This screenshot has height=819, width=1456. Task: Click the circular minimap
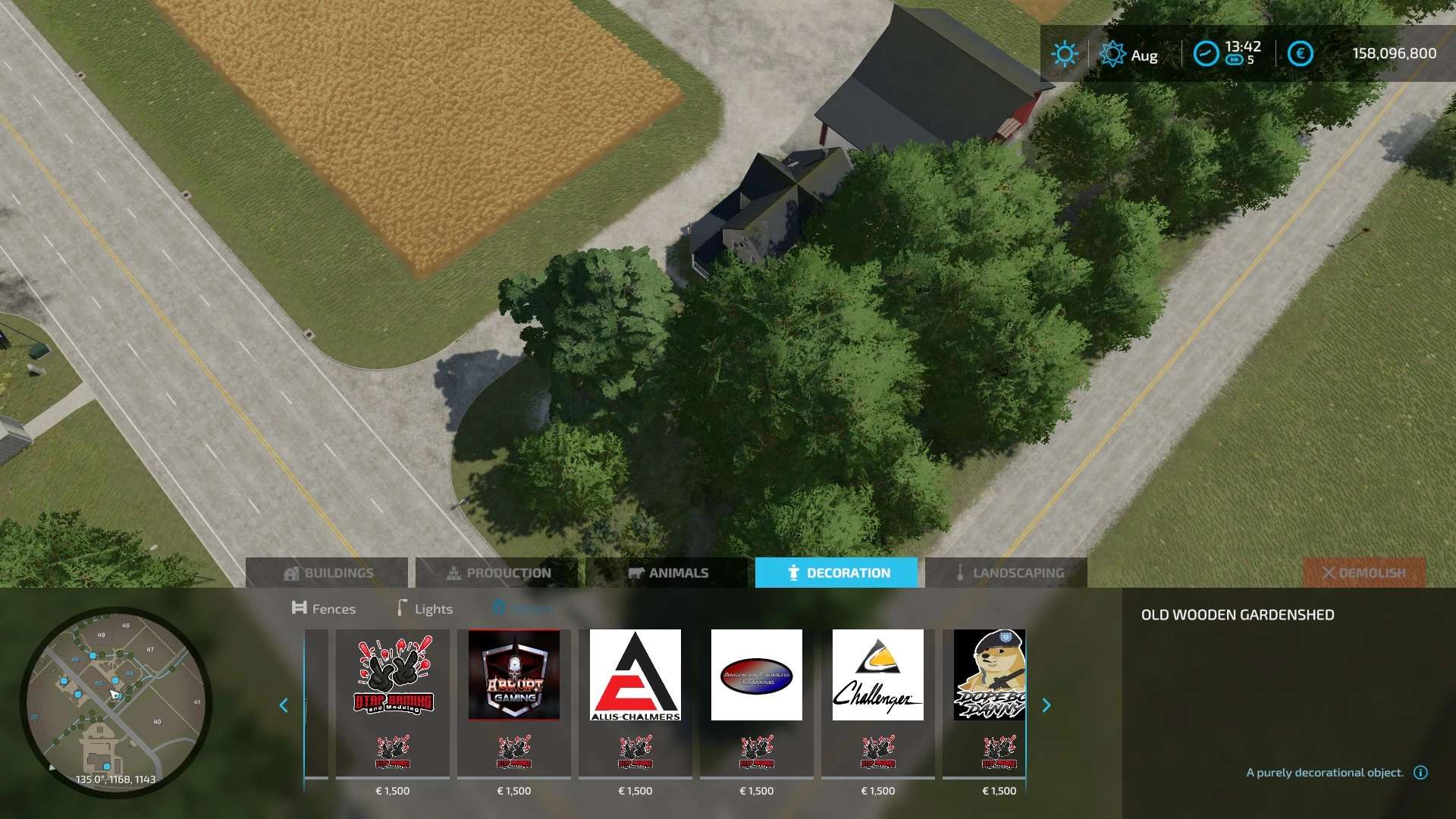tap(116, 702)
